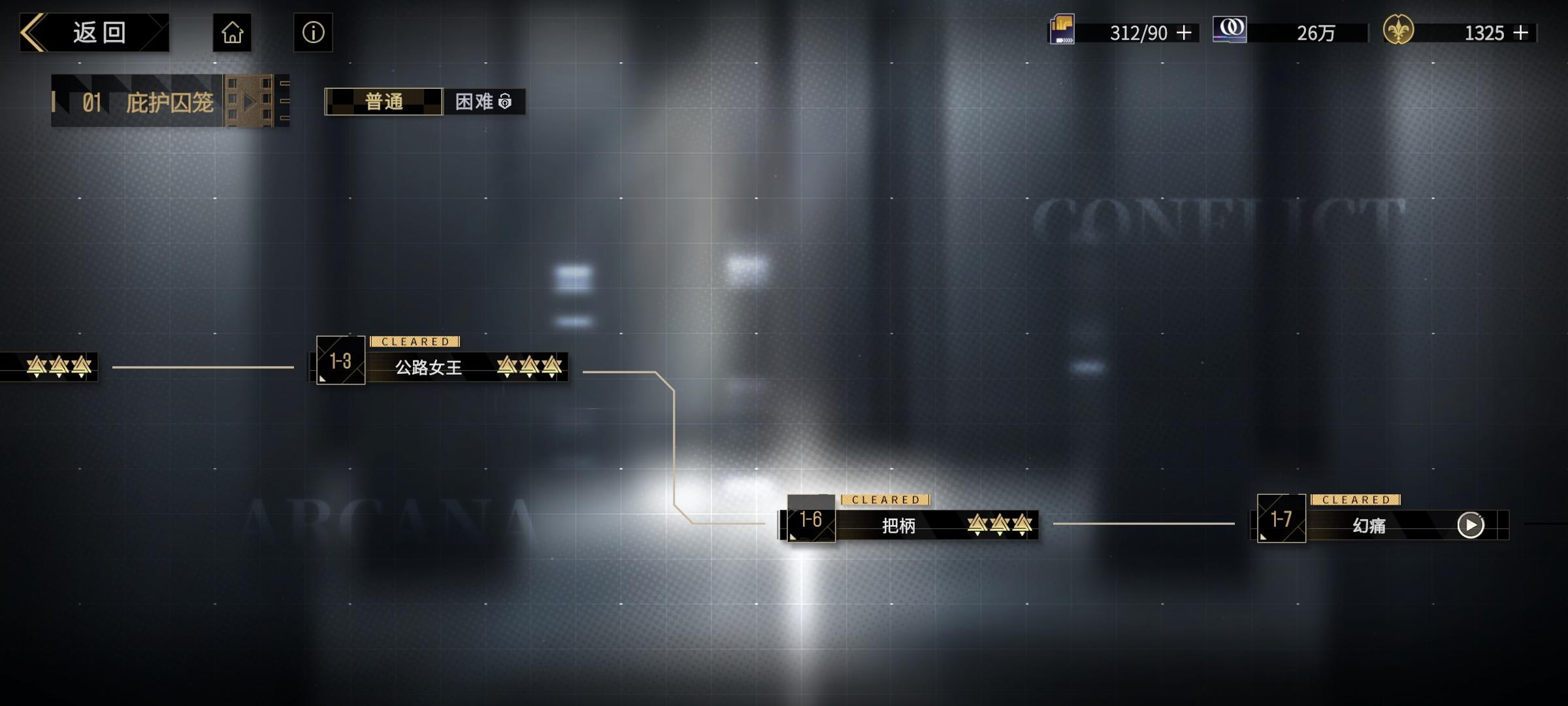The width and height of the screenshot is (1568, 706).
Task: Open the replay play icon on stage 1-7 幻痛
Action: click(x=1471, y=524)
